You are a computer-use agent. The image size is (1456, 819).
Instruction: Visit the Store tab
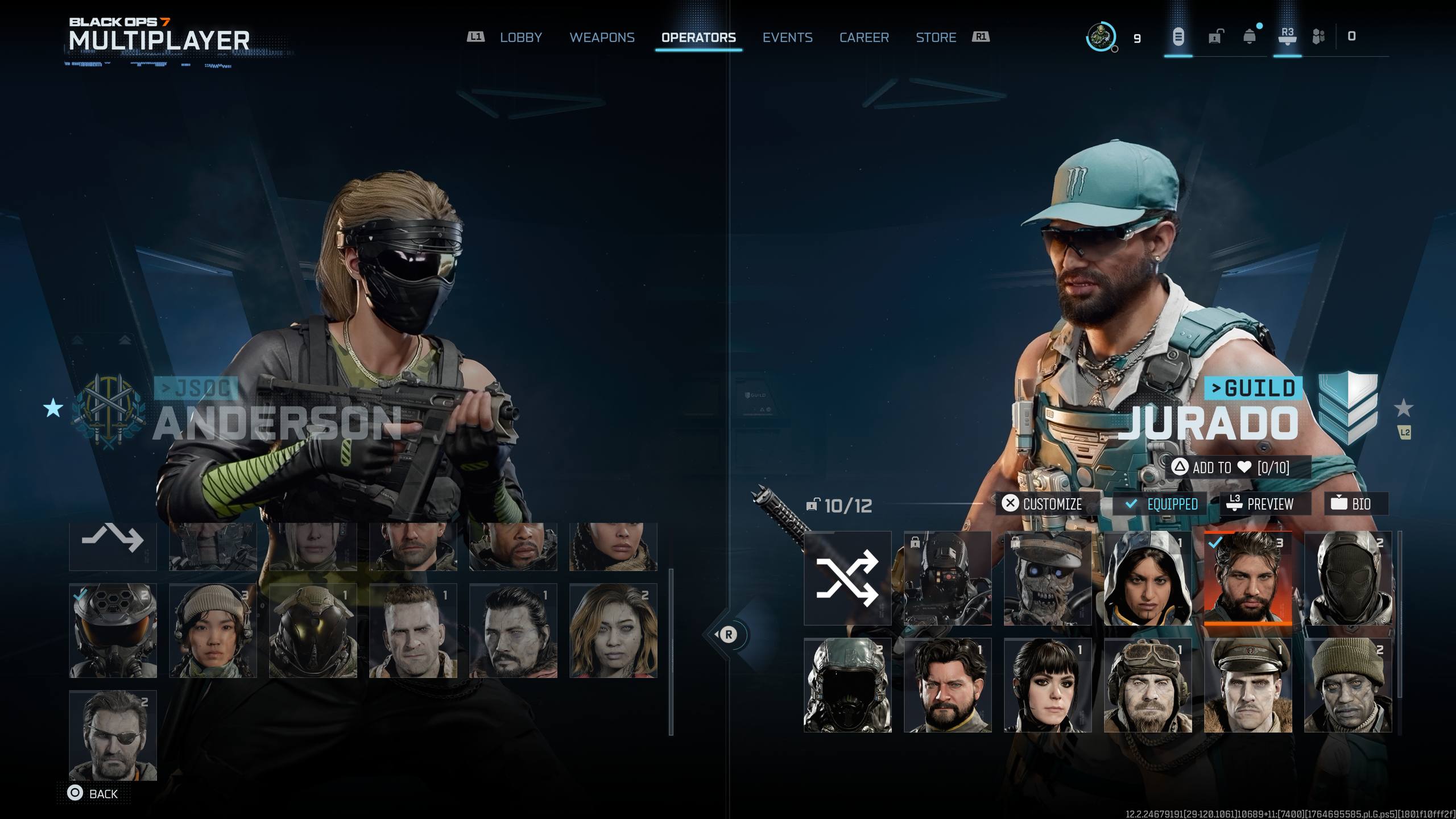(x=936, y=38)
